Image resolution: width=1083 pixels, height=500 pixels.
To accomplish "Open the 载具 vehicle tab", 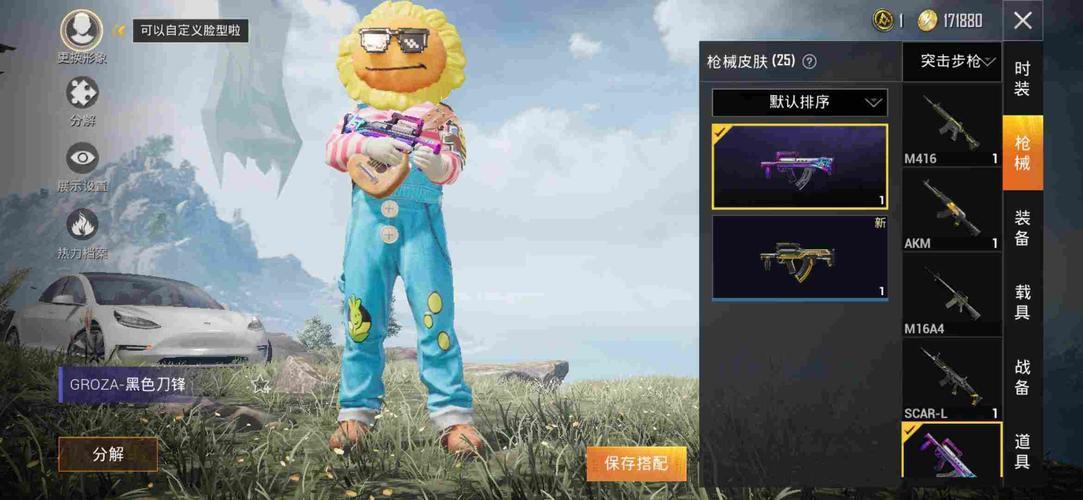I will point(1022,303).
